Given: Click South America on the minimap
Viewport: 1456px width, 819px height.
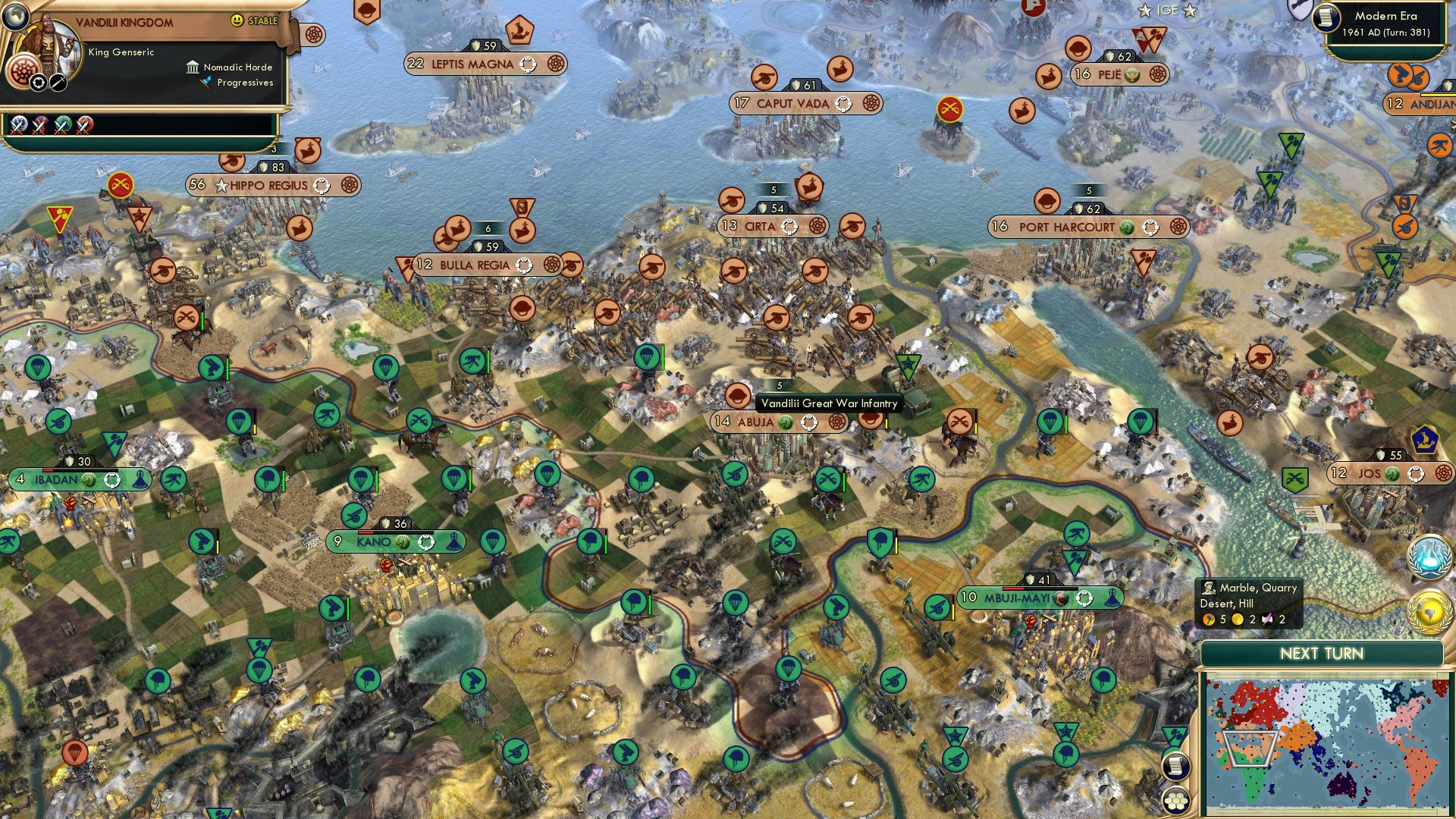Looking at the screenshot, I should (1418, 764).
